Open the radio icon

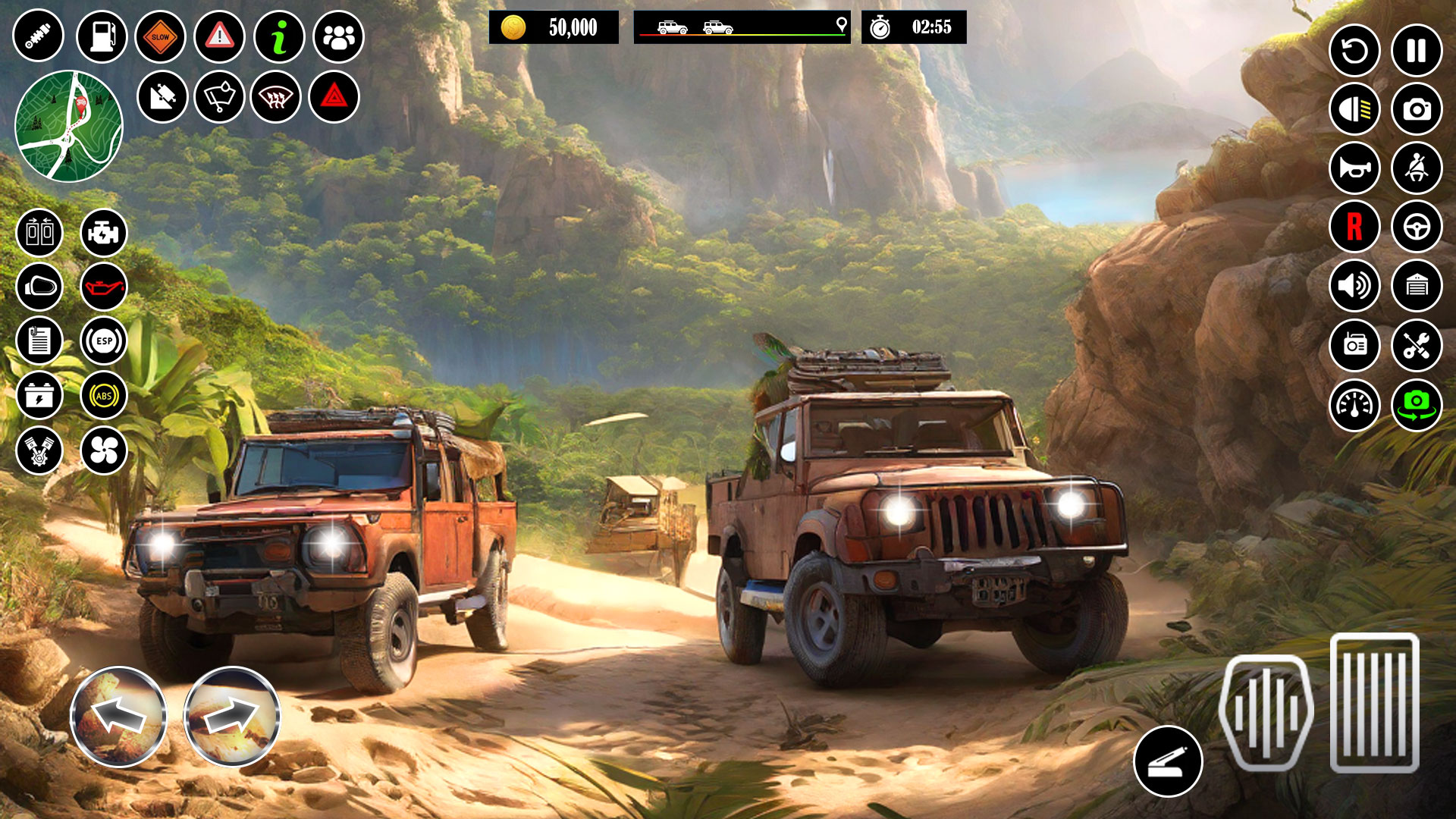coord(1354,347)
